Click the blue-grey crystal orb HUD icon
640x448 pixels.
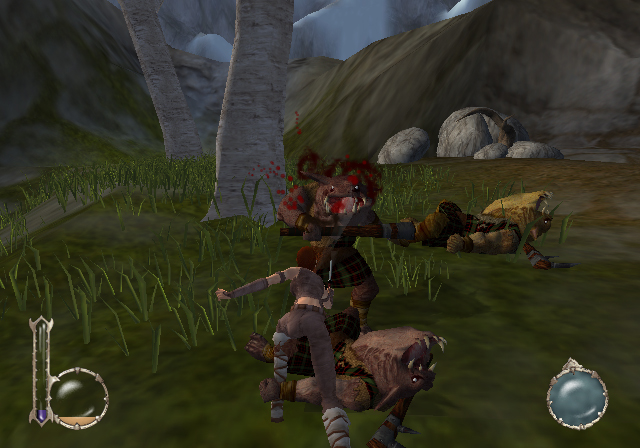tap(577, 395)
